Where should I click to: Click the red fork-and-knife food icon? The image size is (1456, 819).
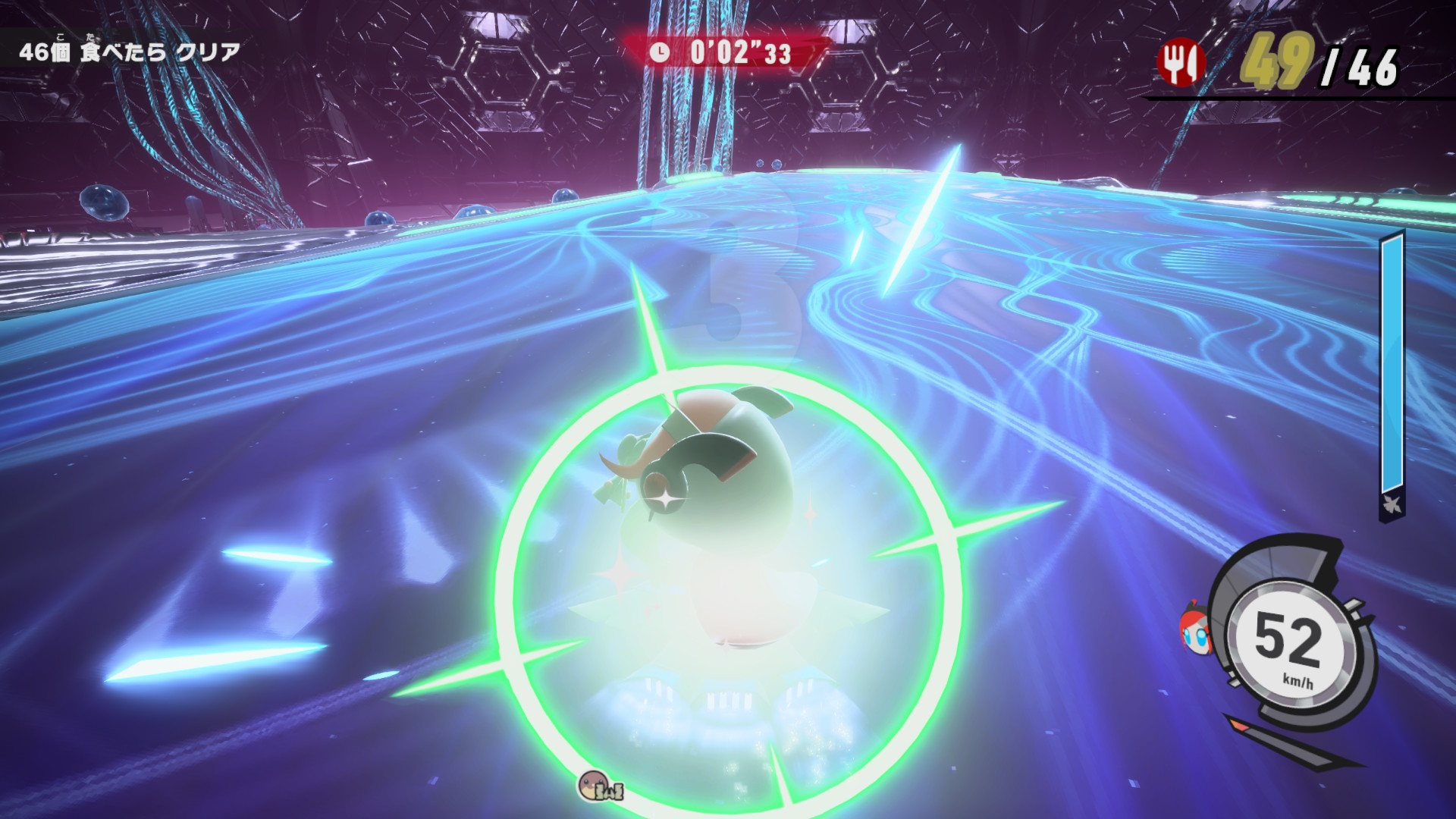(x=1180, y=62)
